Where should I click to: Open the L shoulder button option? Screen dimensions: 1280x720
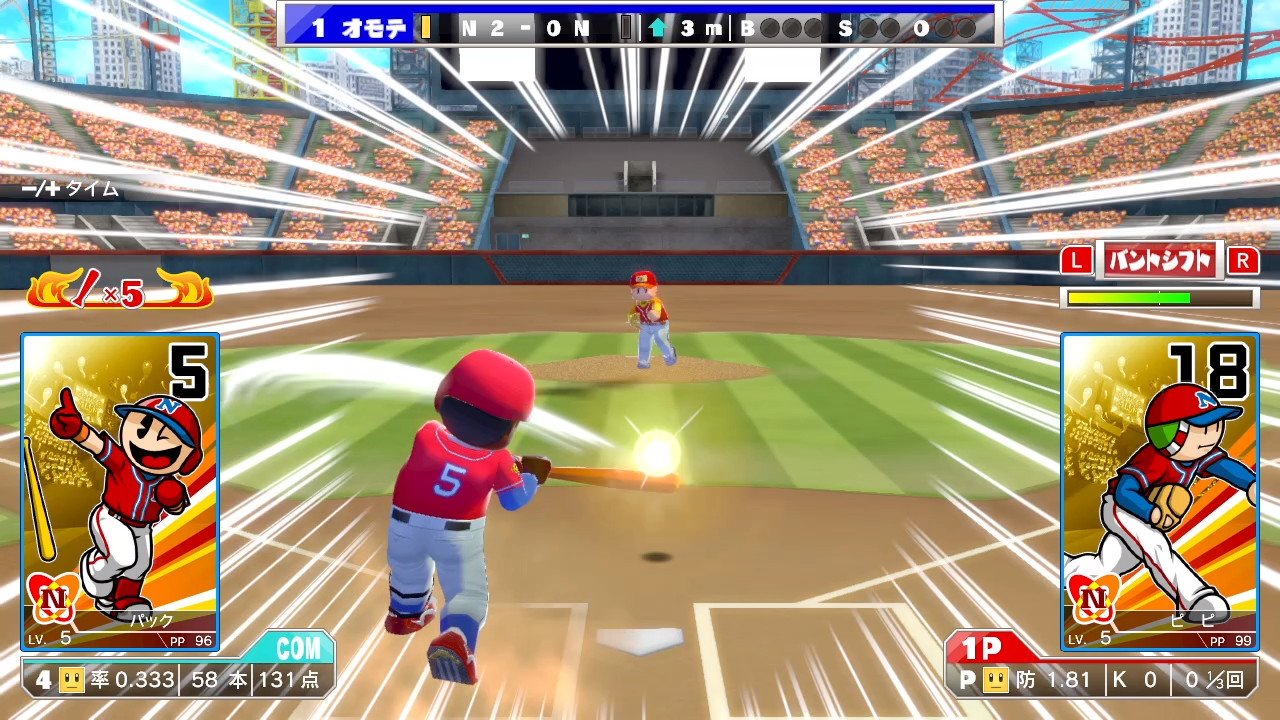coord(1077,259)
